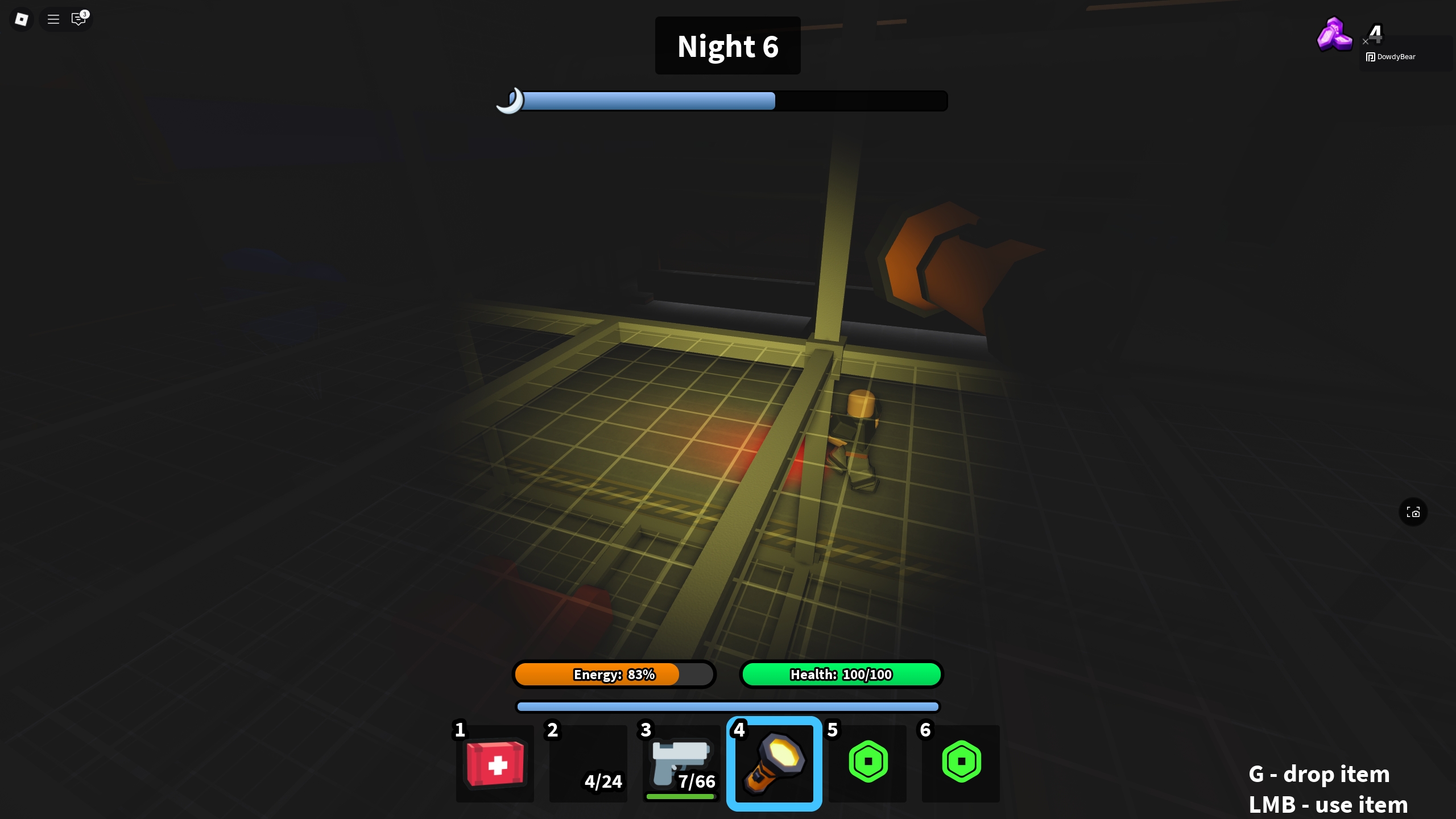Screen dimensions: 1456x819
Task: Click the night progress bar
Action: (x=728, y=101)
